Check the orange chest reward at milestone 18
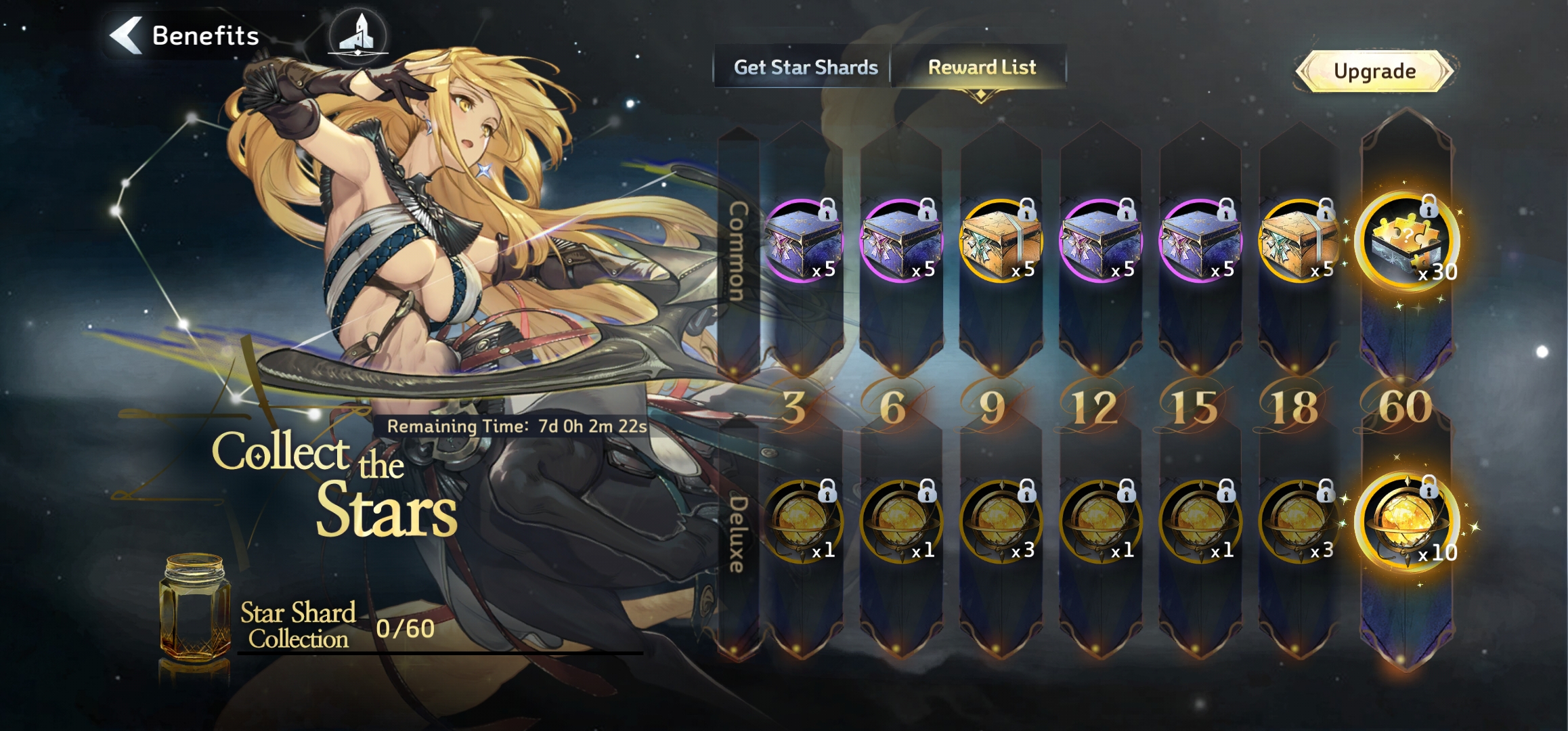 (x=1300, y=241)
